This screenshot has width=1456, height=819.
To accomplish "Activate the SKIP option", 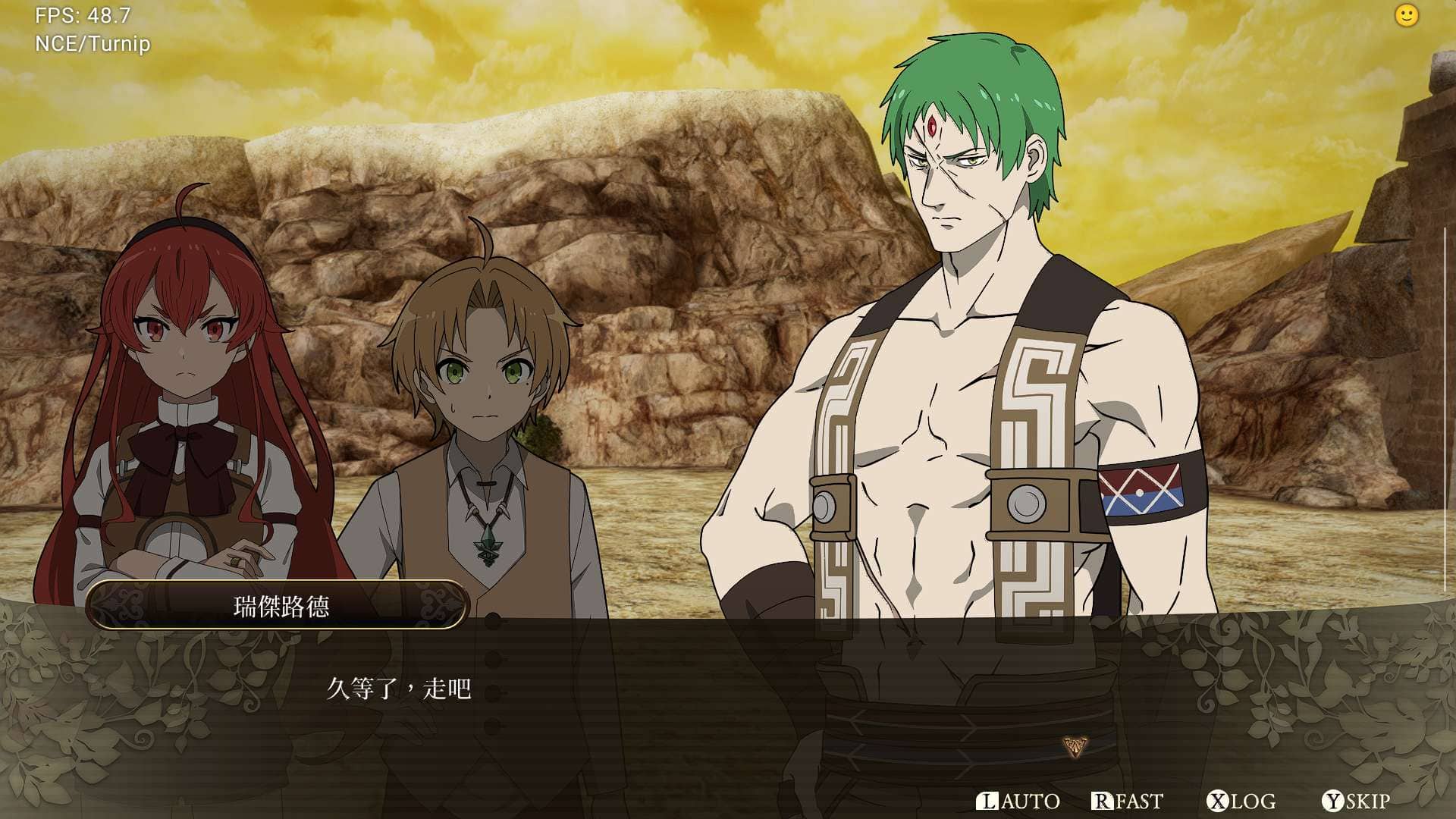I will coord(1356,801).
